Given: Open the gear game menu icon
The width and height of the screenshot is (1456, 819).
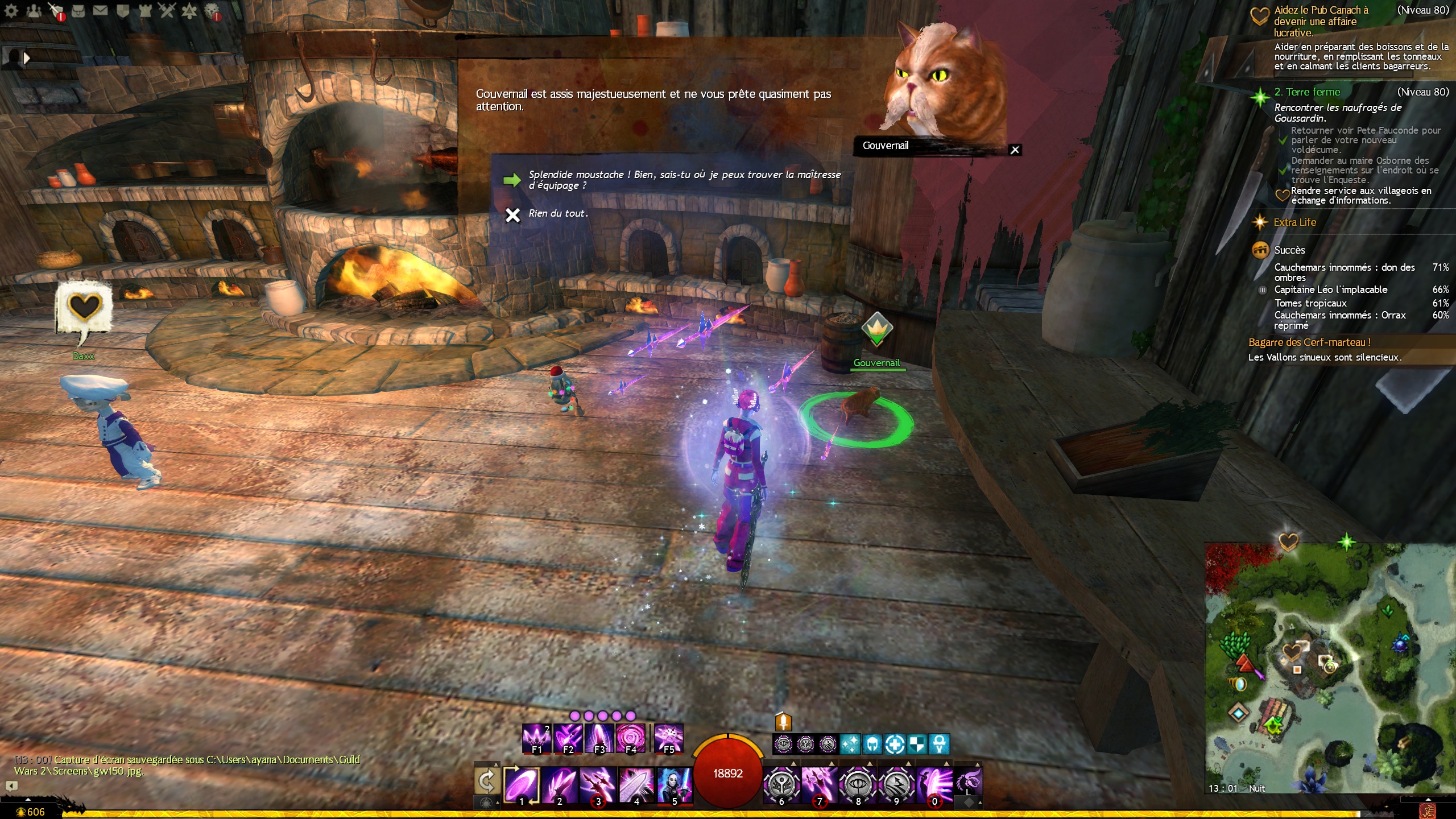Looking at the screenshot, I should [11, 10].
